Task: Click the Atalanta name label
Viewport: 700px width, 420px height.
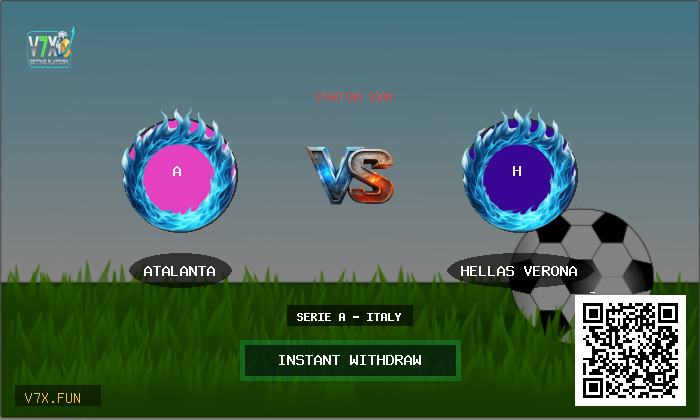Action: point(180,271)
